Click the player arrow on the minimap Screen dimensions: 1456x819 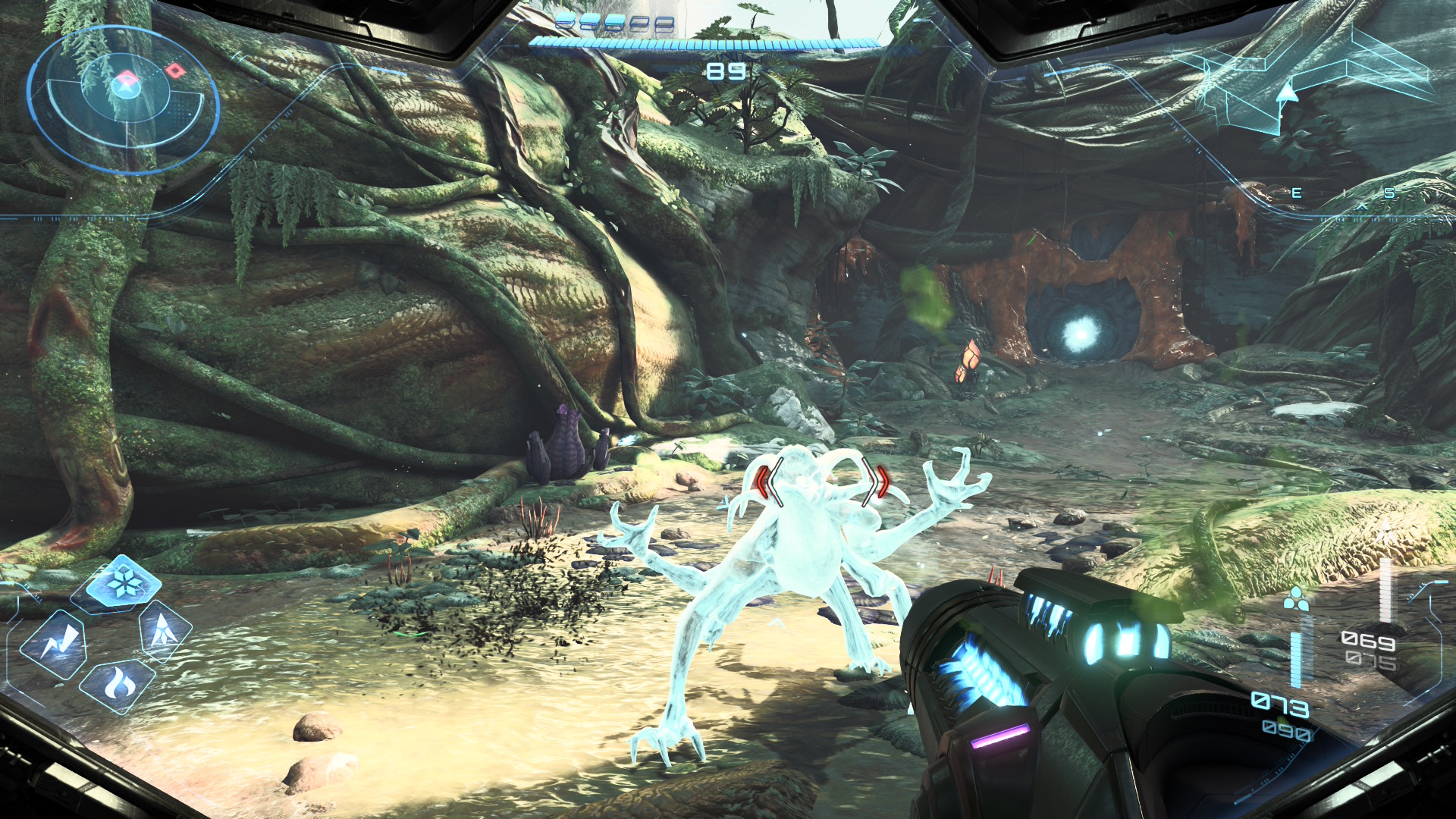pos(1286,93)
